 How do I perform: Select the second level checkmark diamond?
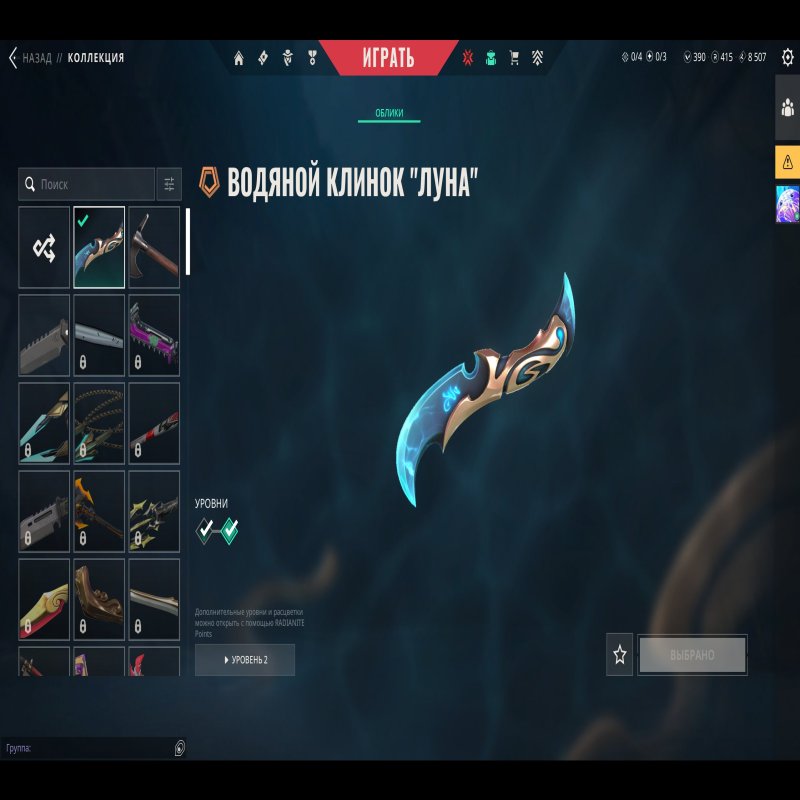tap(230, 530)
